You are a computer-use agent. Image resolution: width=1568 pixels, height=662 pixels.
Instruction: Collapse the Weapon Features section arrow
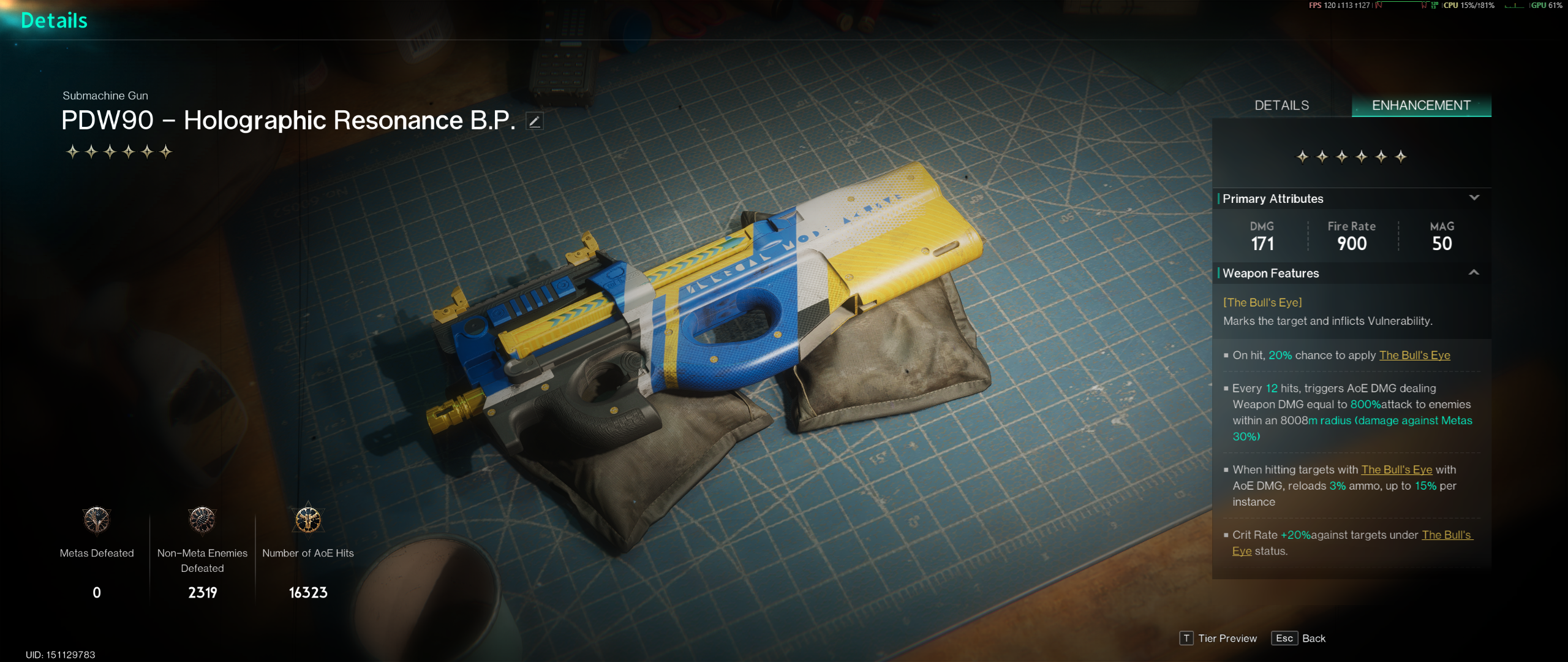1474,273
